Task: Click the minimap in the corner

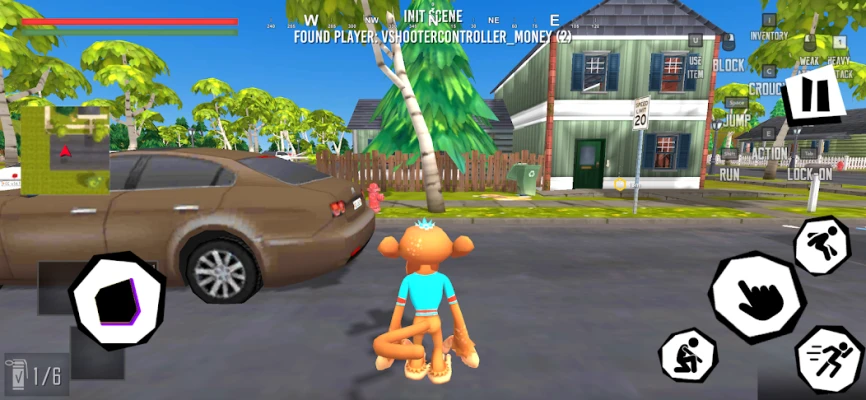Action: 65,150
